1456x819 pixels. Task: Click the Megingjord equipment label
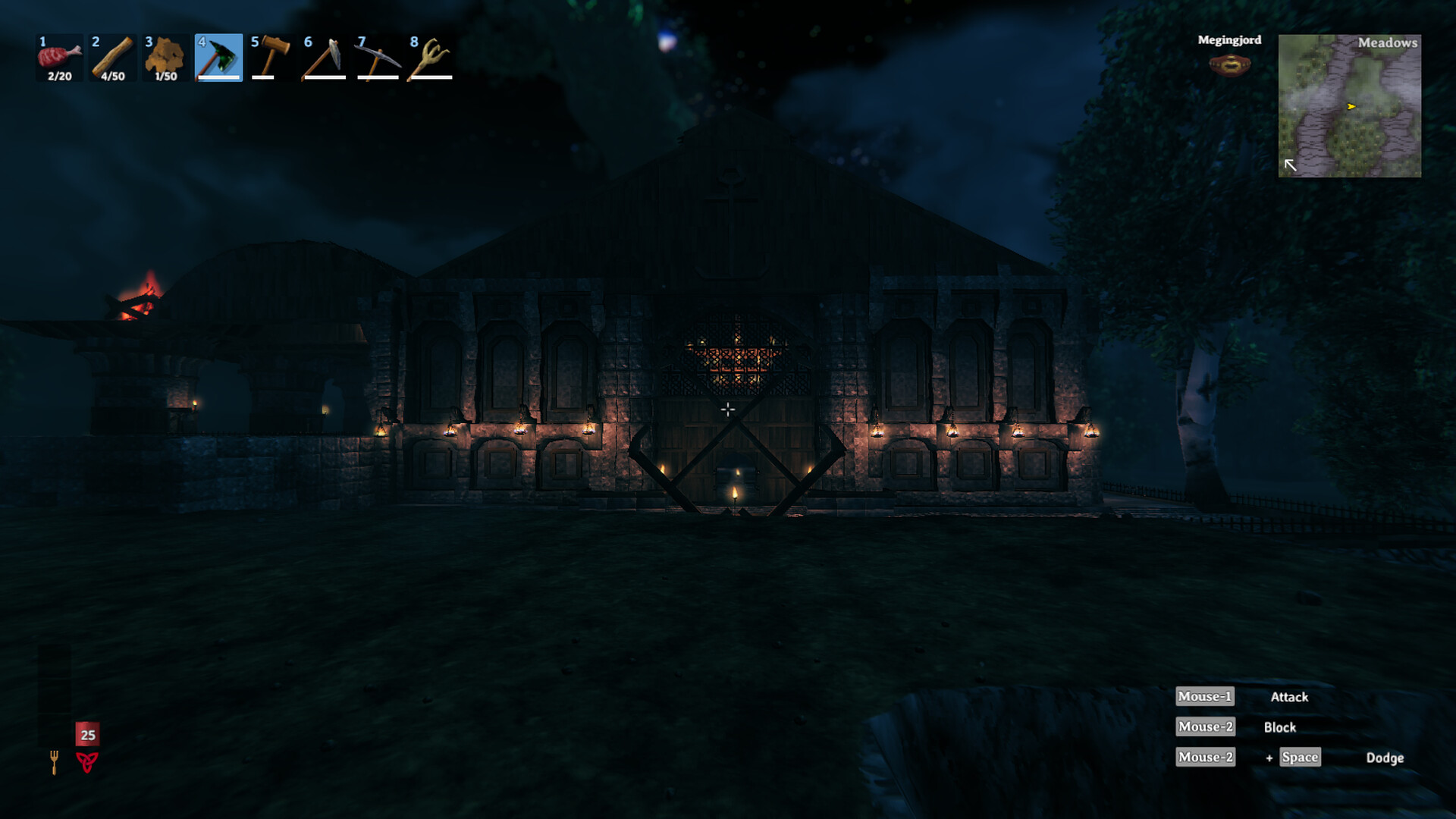(x=1229, y=40)
